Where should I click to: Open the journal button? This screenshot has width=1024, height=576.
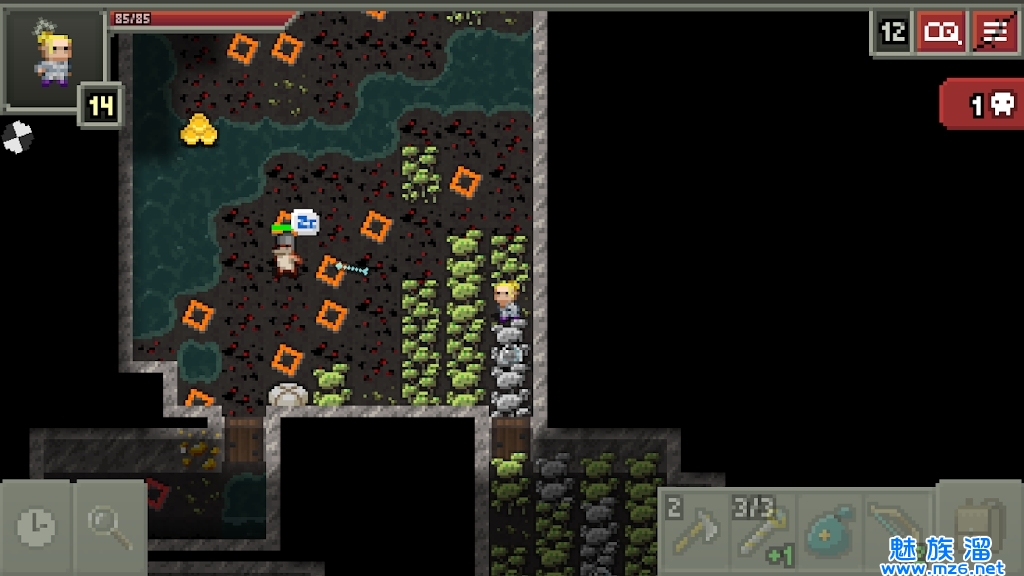click(x=941, y=33)
